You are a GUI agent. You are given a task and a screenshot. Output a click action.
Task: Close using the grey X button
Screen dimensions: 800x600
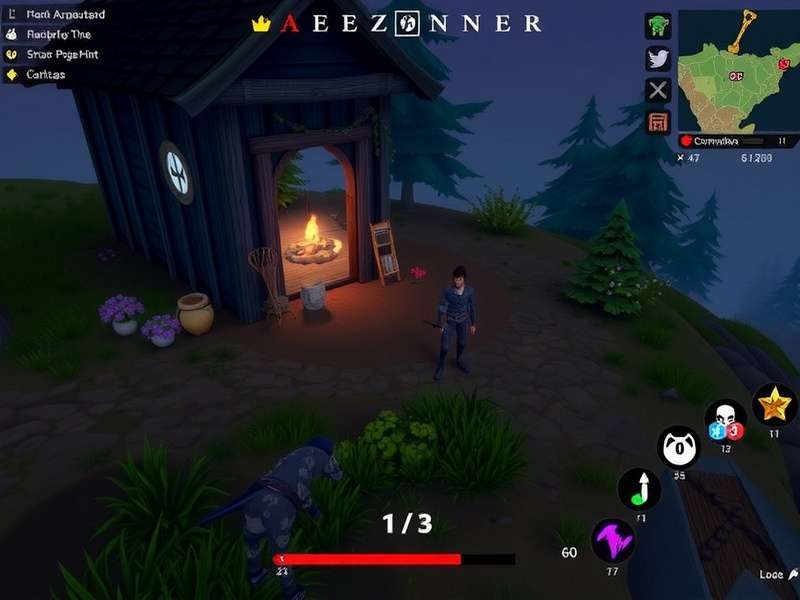point(657,91)
